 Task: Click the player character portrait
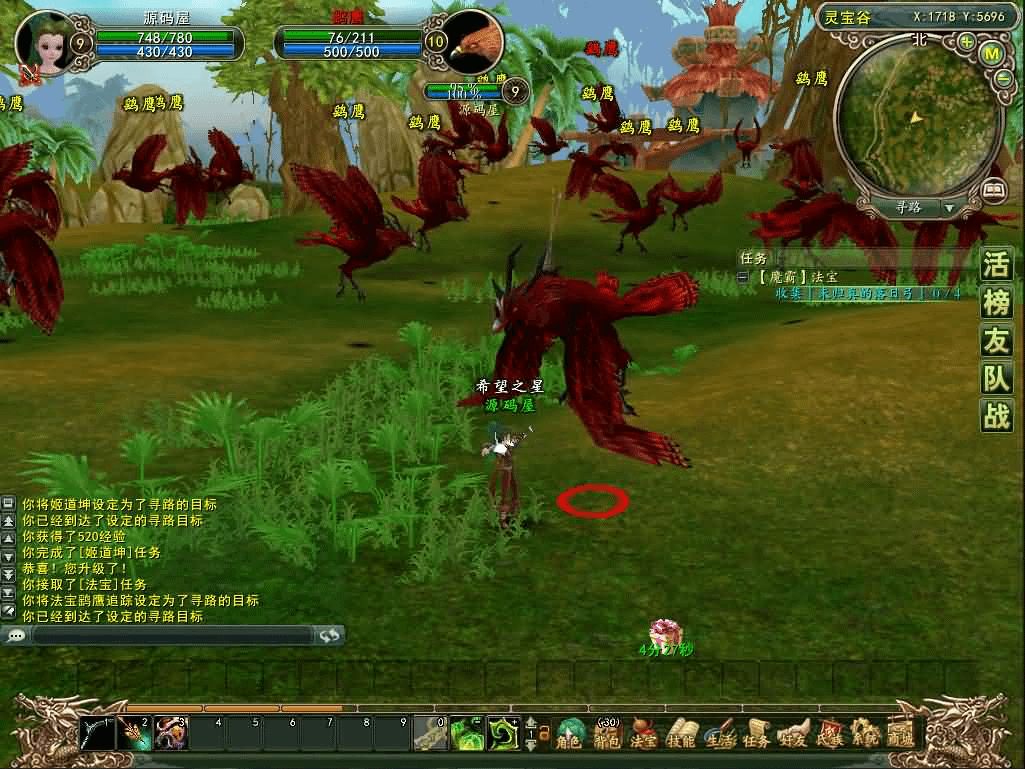tap(44, 42)
